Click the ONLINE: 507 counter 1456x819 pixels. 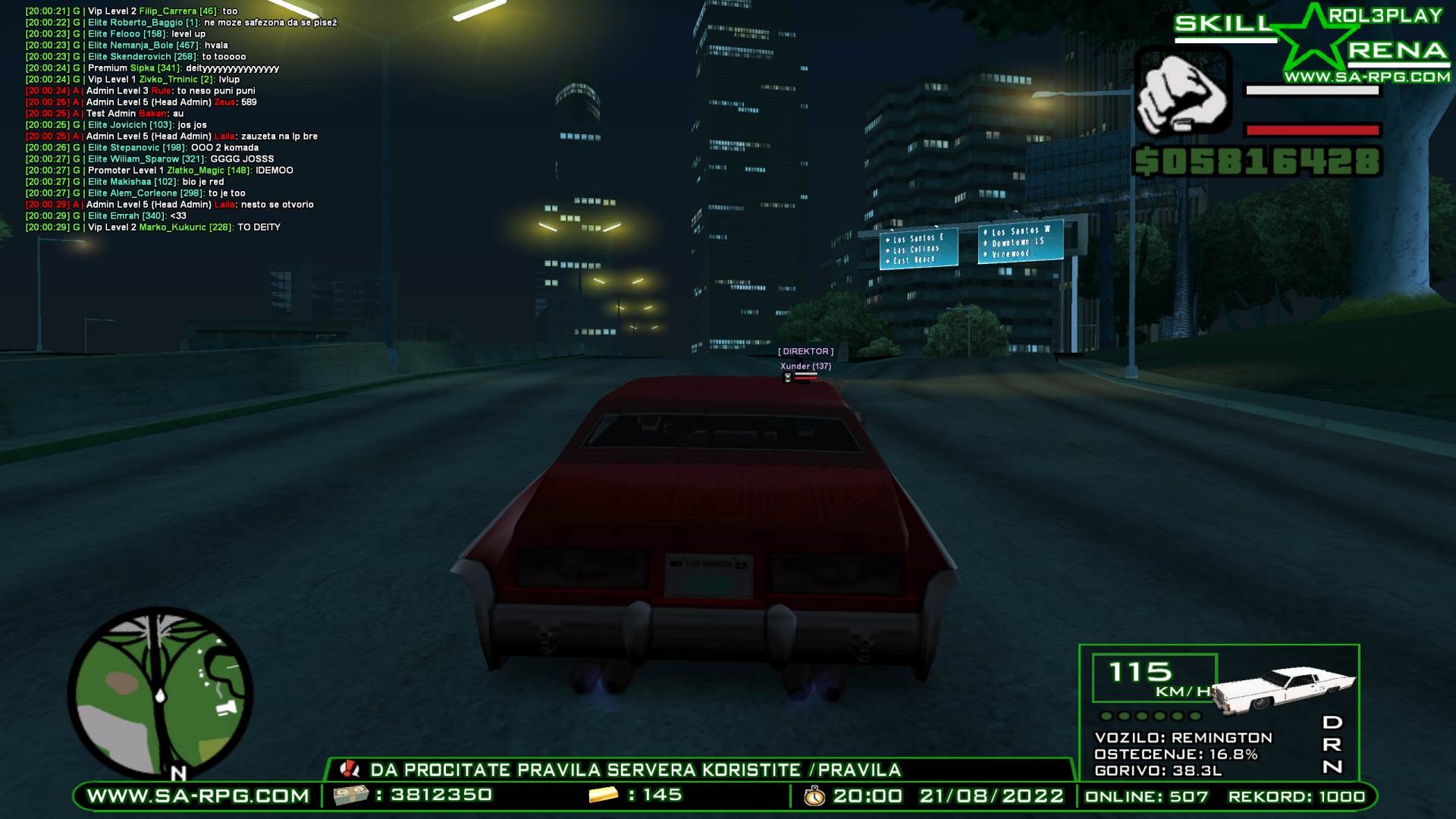[x=1147, y=796]
